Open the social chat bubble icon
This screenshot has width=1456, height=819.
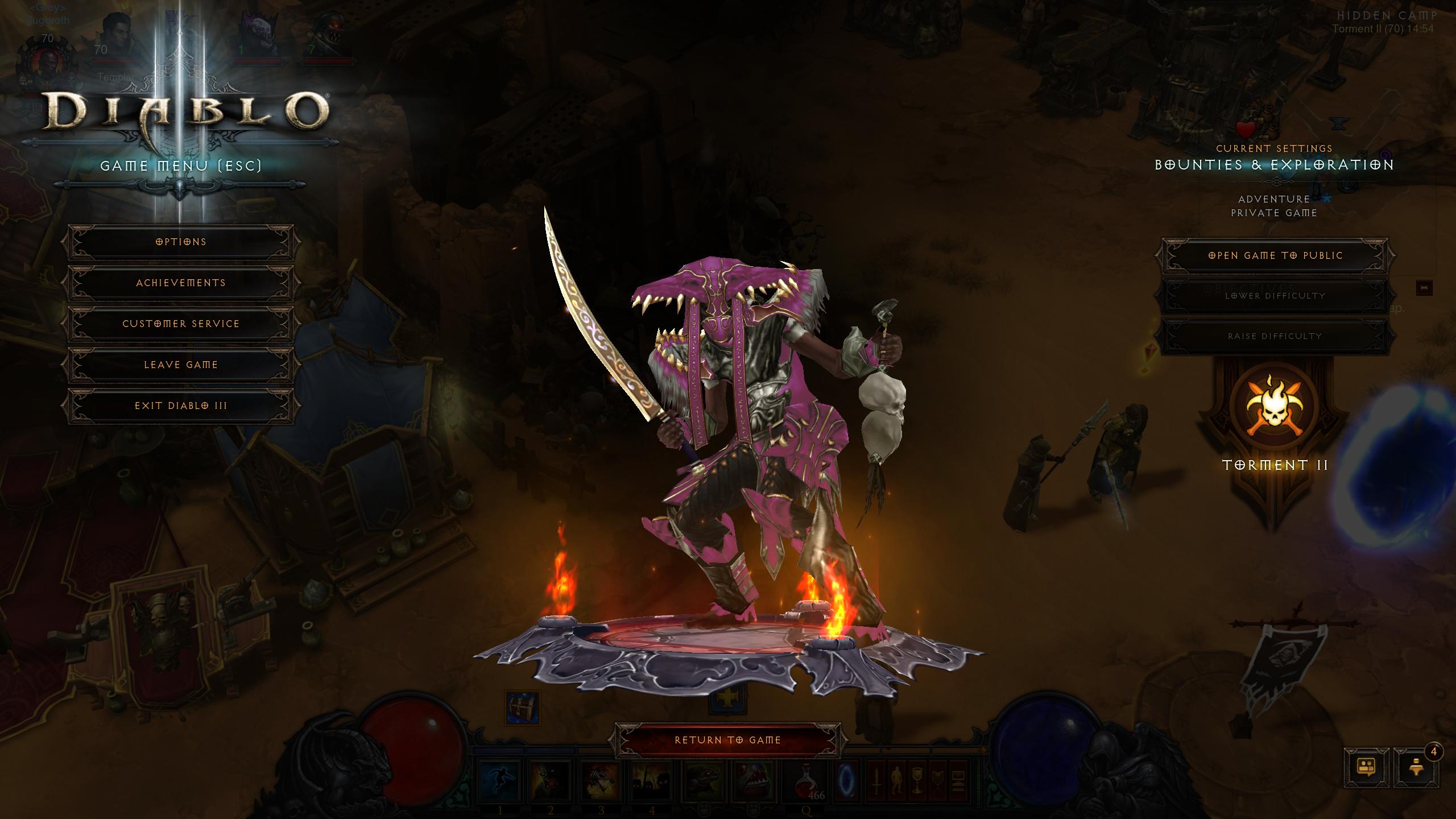(1366, 768)
